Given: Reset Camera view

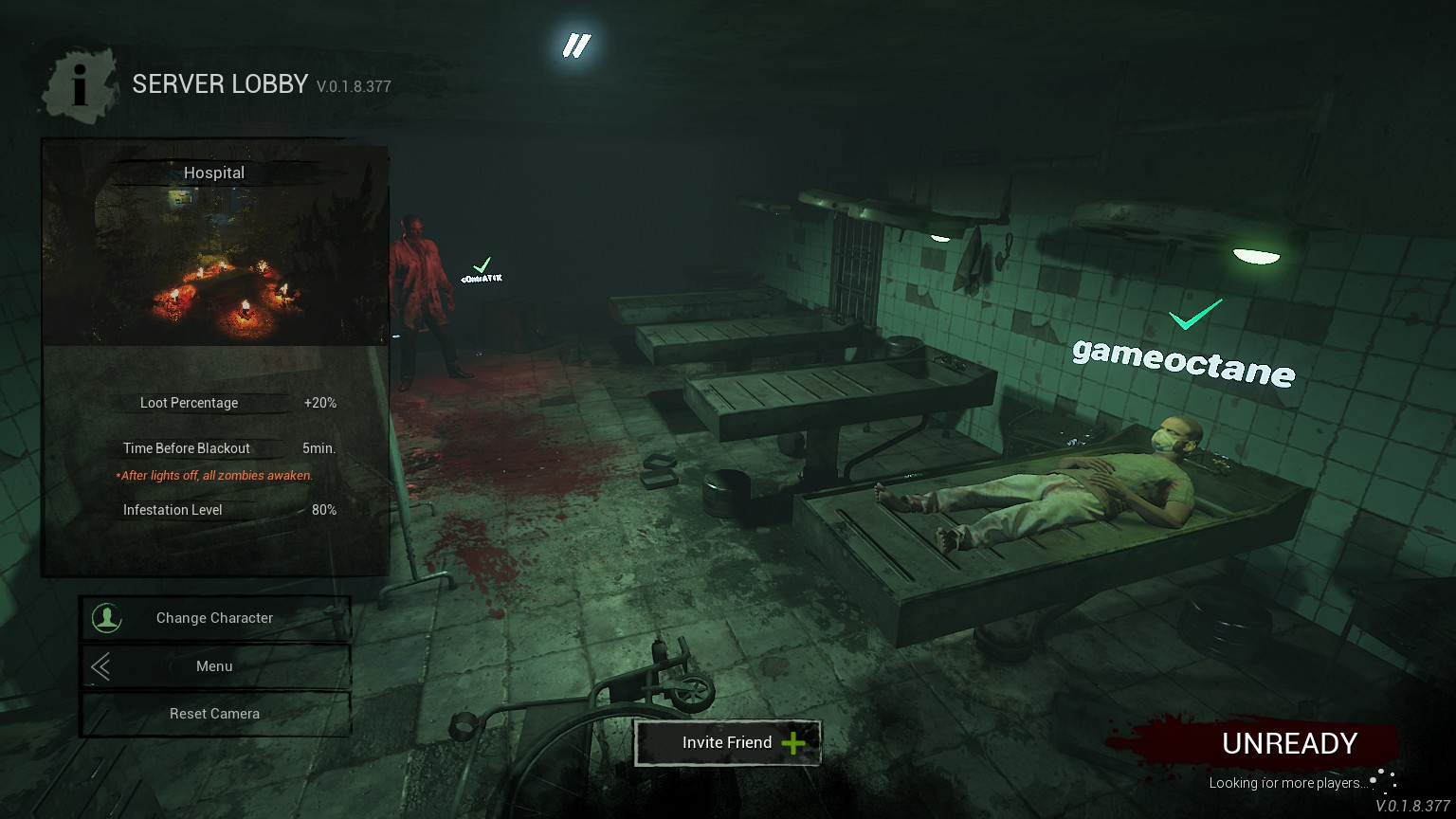Looking at the screenshot, I should tap(215, 714).
